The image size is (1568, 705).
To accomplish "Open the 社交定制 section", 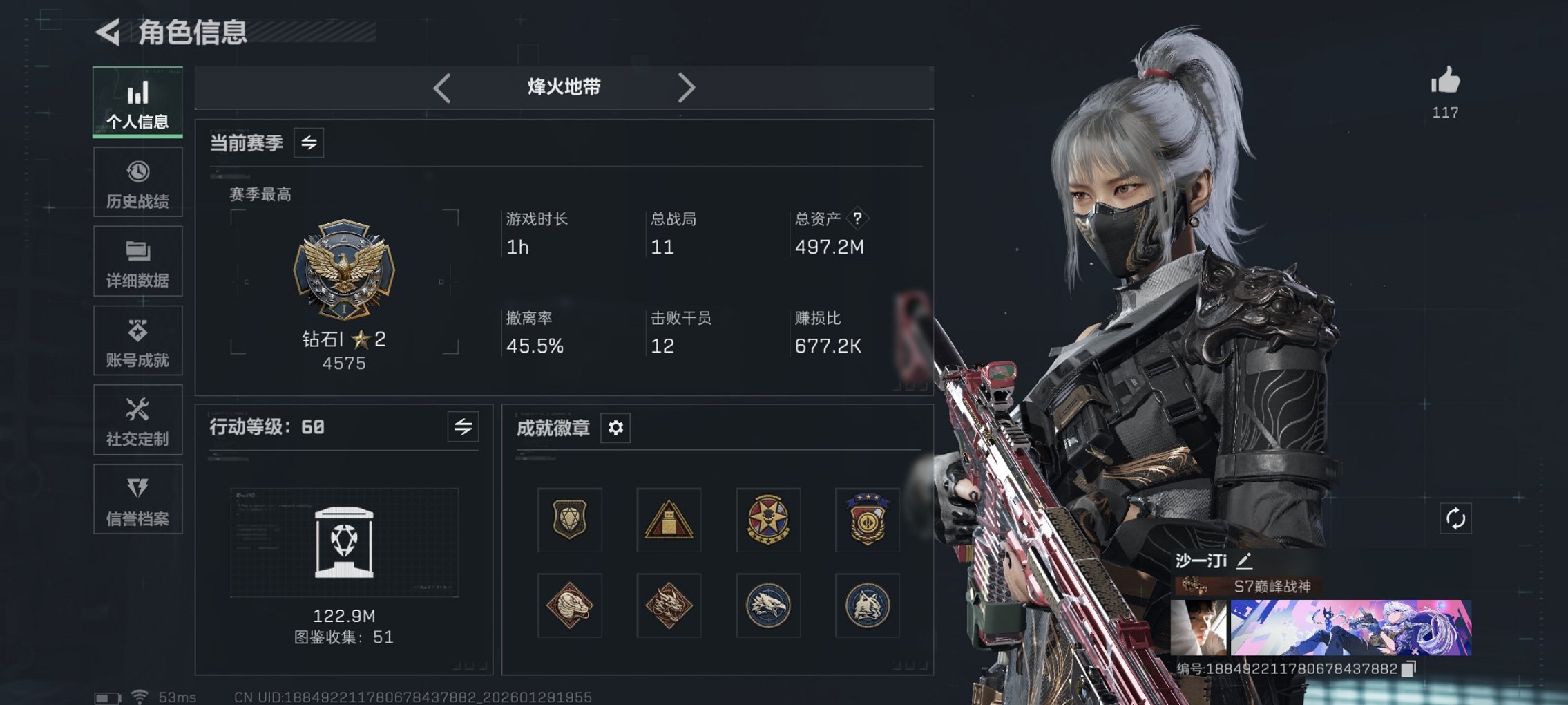I will pos(137,420).
